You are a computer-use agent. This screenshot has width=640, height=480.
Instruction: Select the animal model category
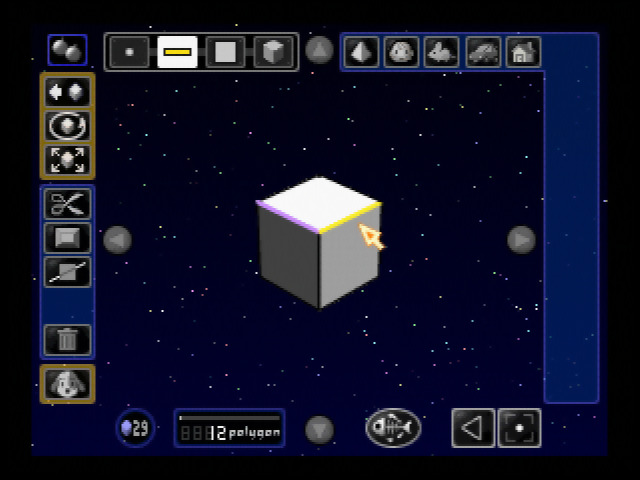click(441, 52)
